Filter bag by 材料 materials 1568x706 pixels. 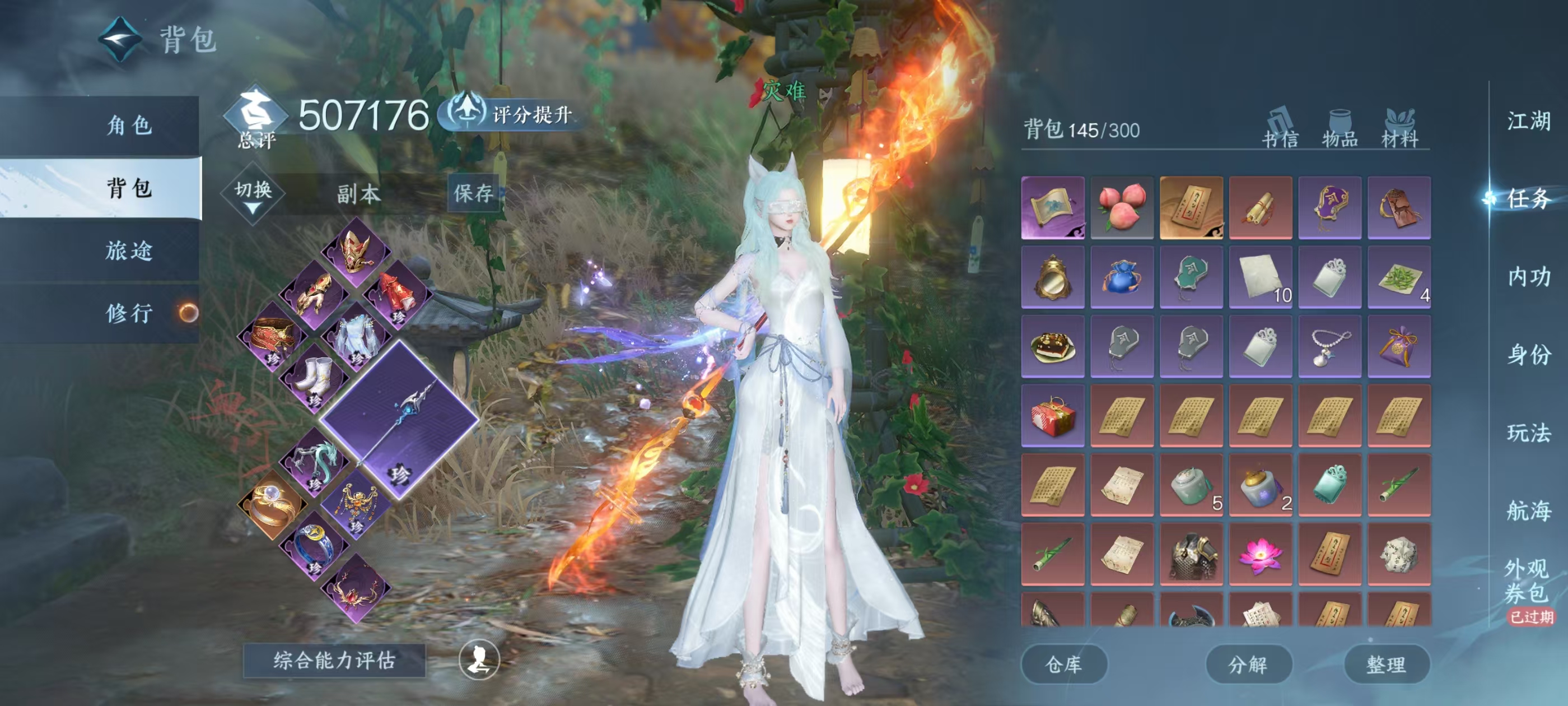pos(1399,128)
